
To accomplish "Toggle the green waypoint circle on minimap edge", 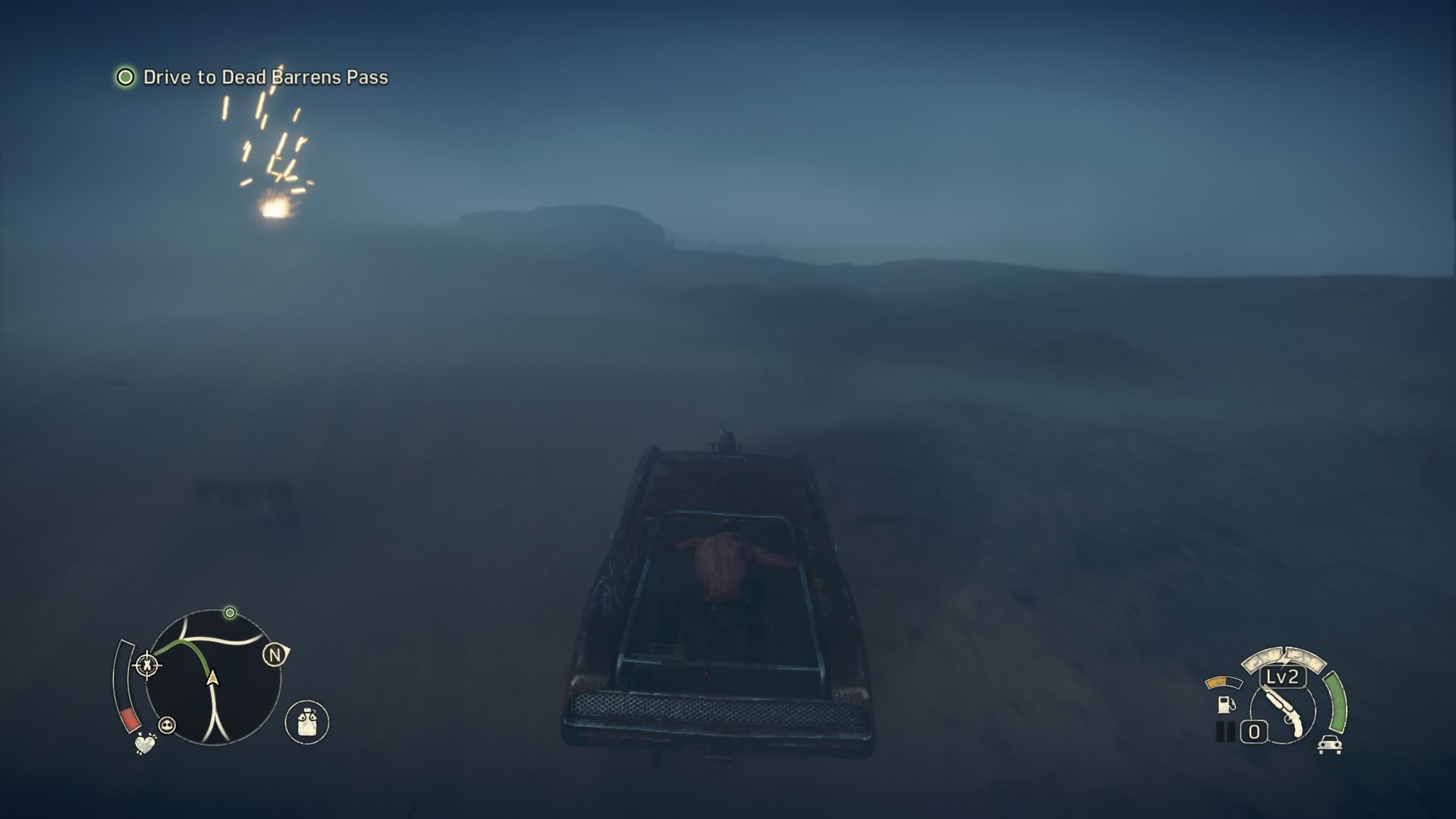I will tap(230, 613).
